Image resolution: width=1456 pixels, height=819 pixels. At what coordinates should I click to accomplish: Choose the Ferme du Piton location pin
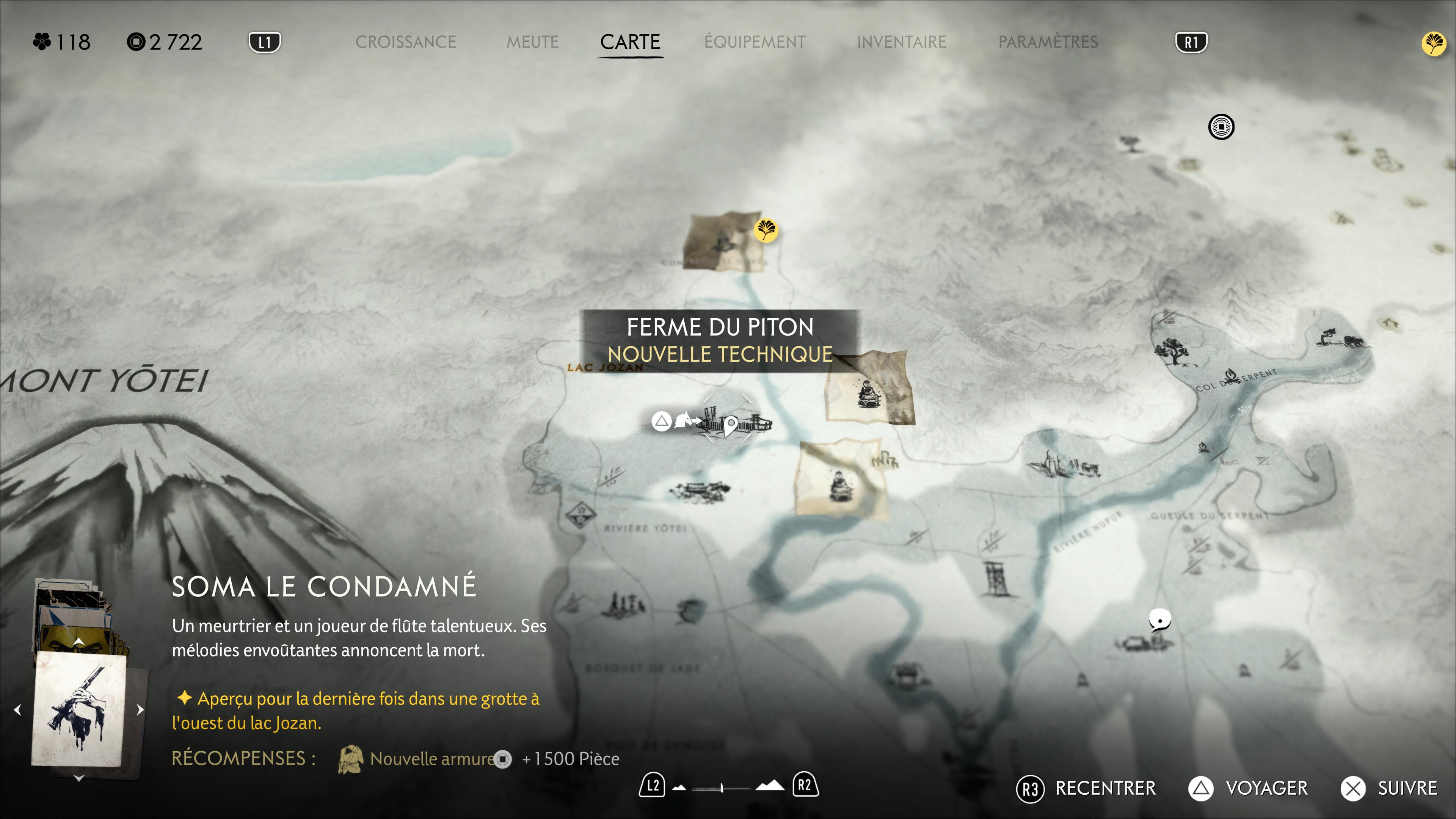pos(730,424)
